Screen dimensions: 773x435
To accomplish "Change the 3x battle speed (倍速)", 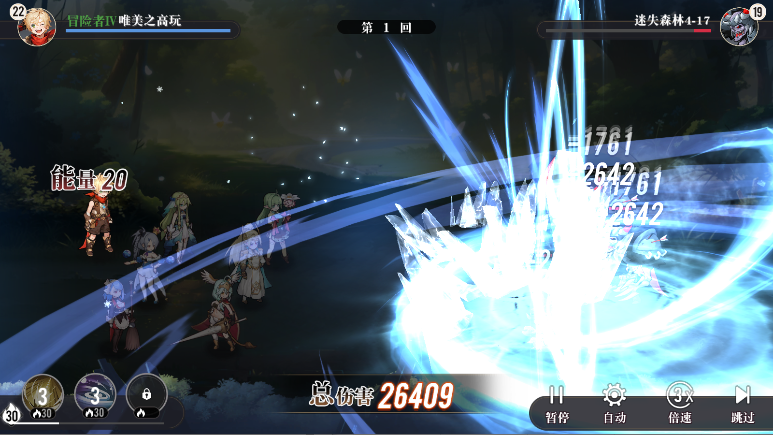I will [679, 403].
